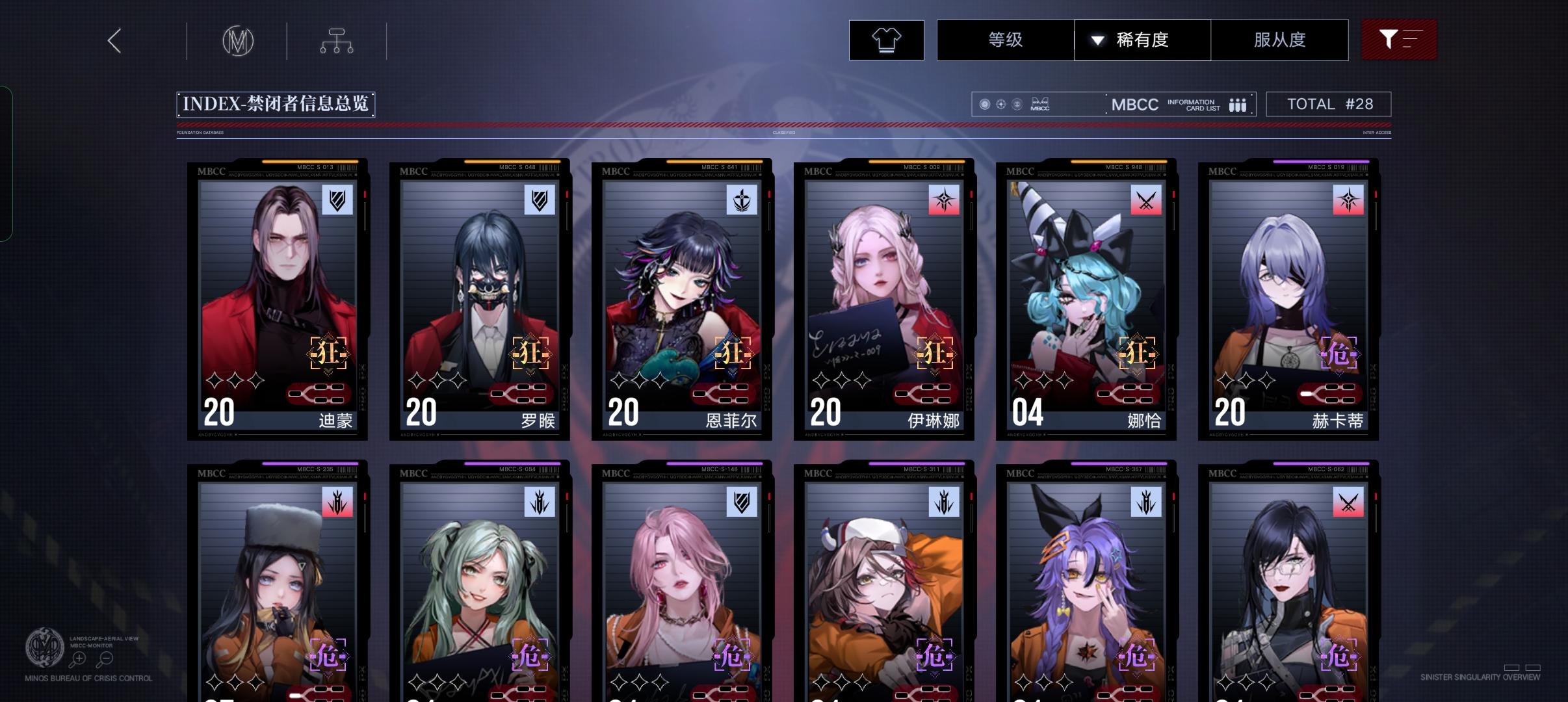Screen dimensions: 1568x702
Task: Click the org-chart hierarchy icon in header
Action: pyautogui.click(x=337, y=40)
